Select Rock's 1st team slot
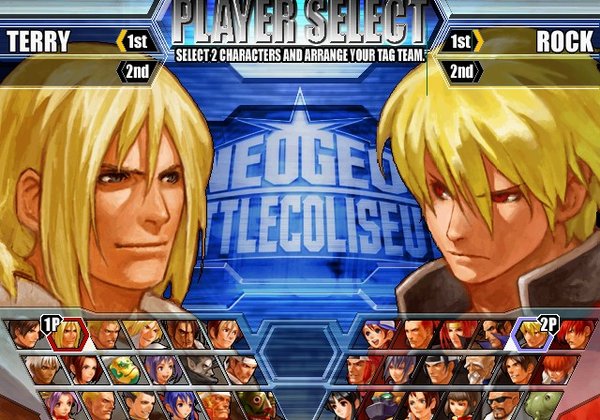Screen dimensions: 600x420 [x=461, y=41]
